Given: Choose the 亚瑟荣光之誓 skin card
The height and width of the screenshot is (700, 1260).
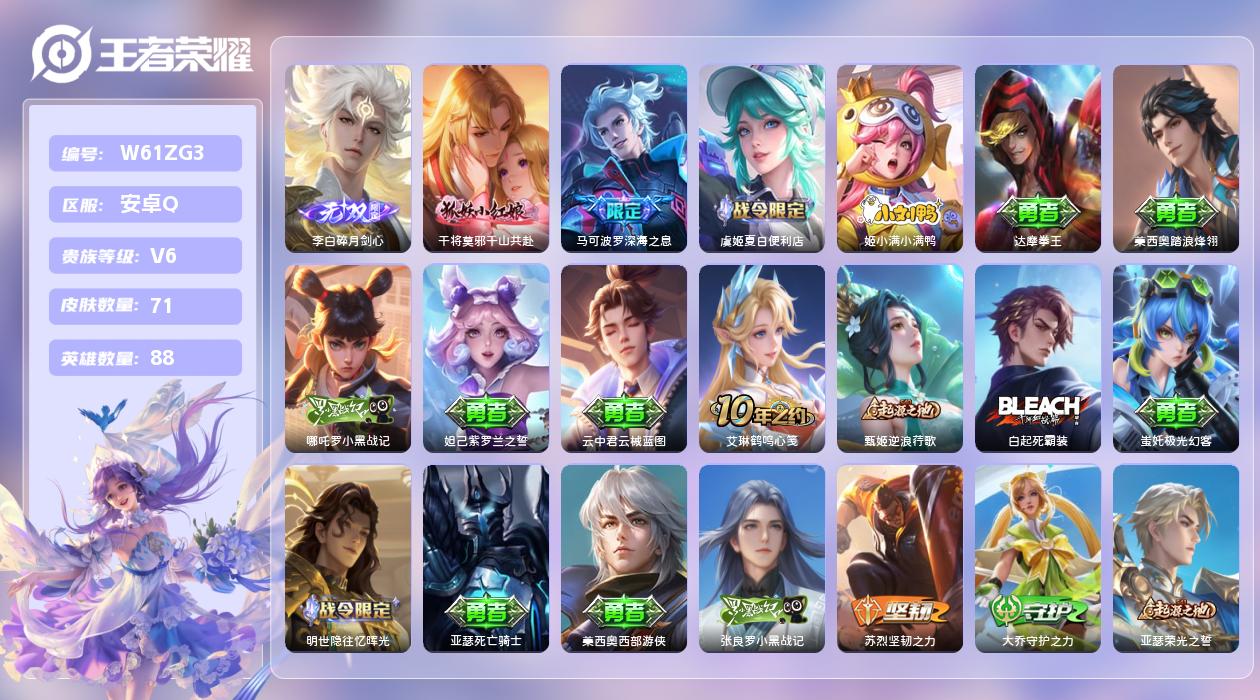Looking at the screenshot, I should (x=1176, y=558).
